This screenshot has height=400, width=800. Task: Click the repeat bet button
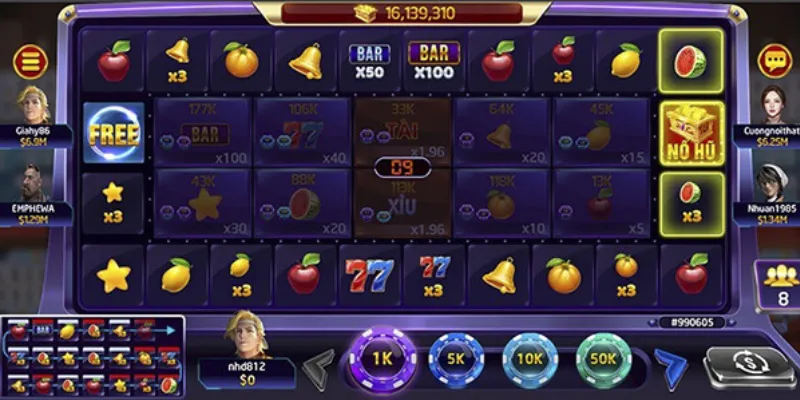[748, 366]
